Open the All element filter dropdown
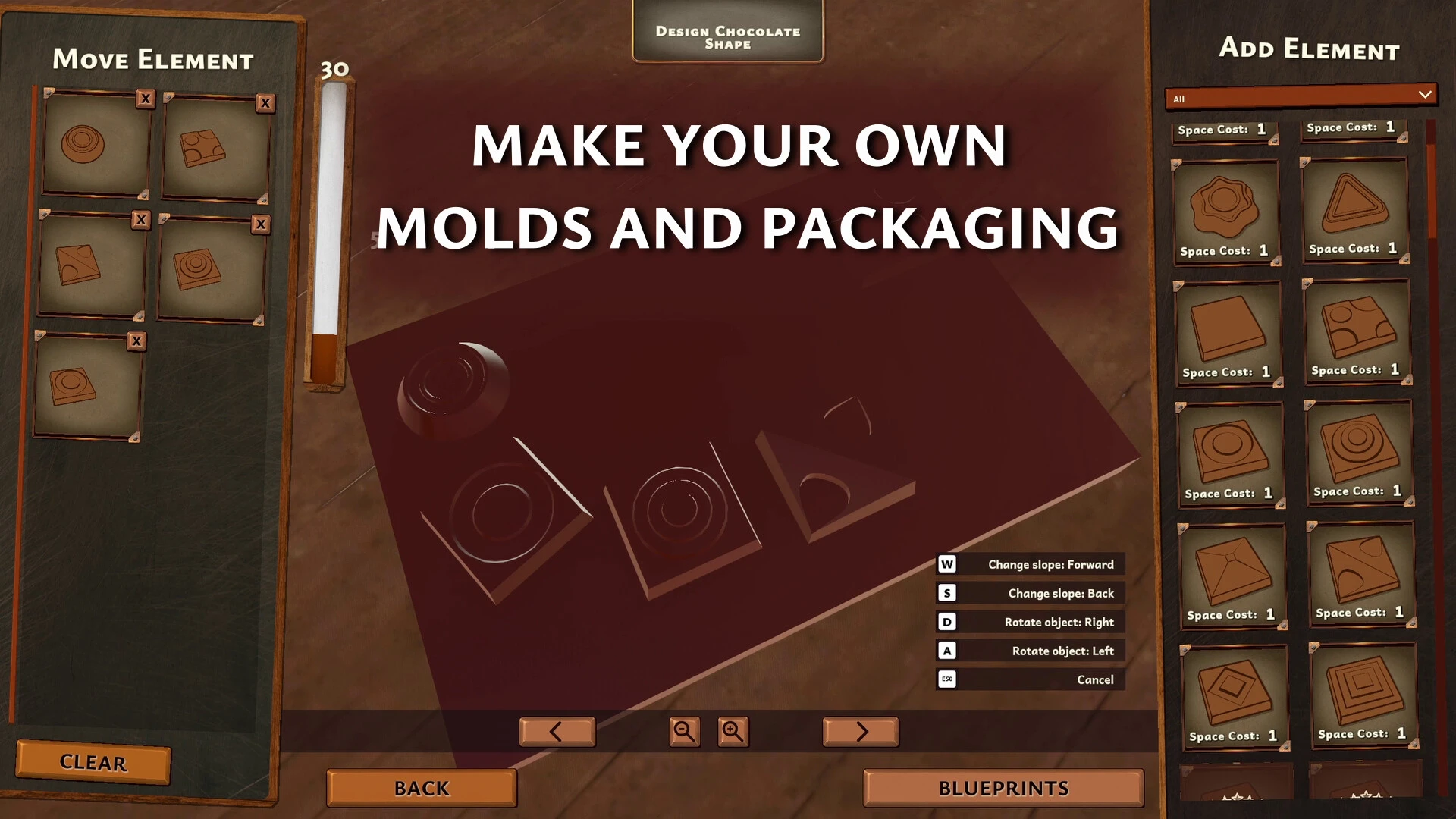1456x819 pixels. click(x=1300, y=96)
